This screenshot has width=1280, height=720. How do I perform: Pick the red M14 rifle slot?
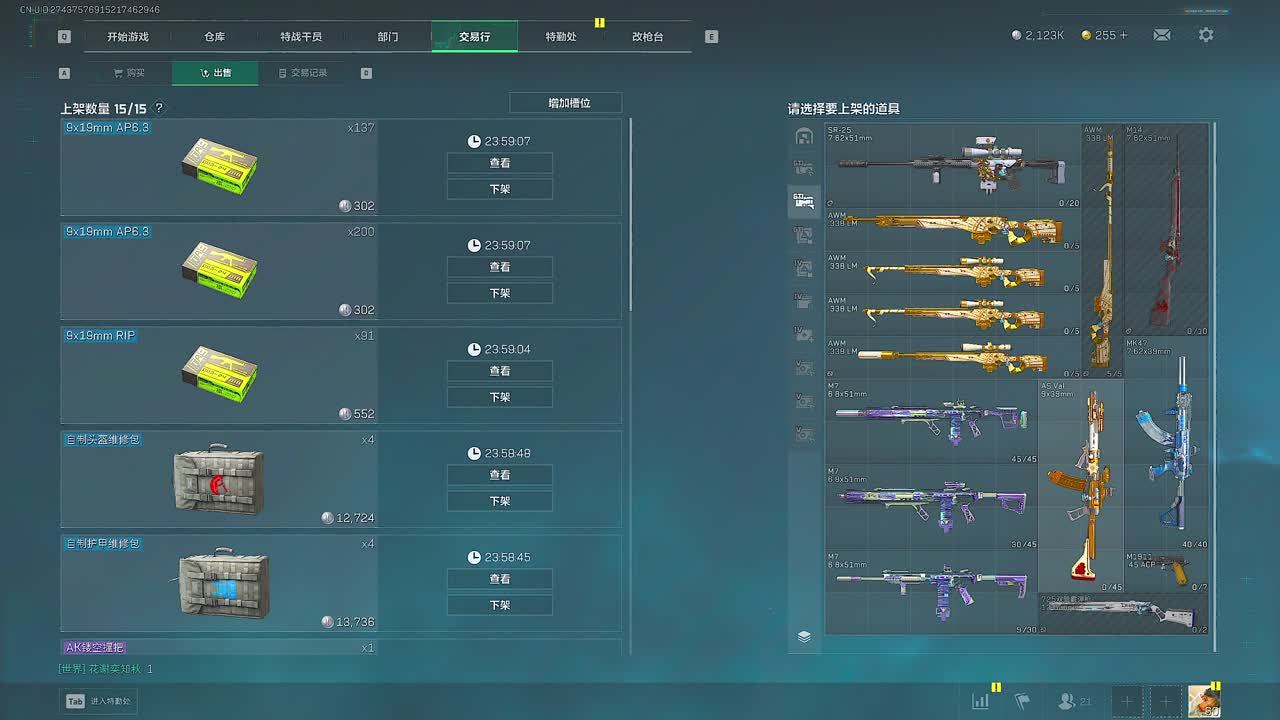click(1166, 230)
